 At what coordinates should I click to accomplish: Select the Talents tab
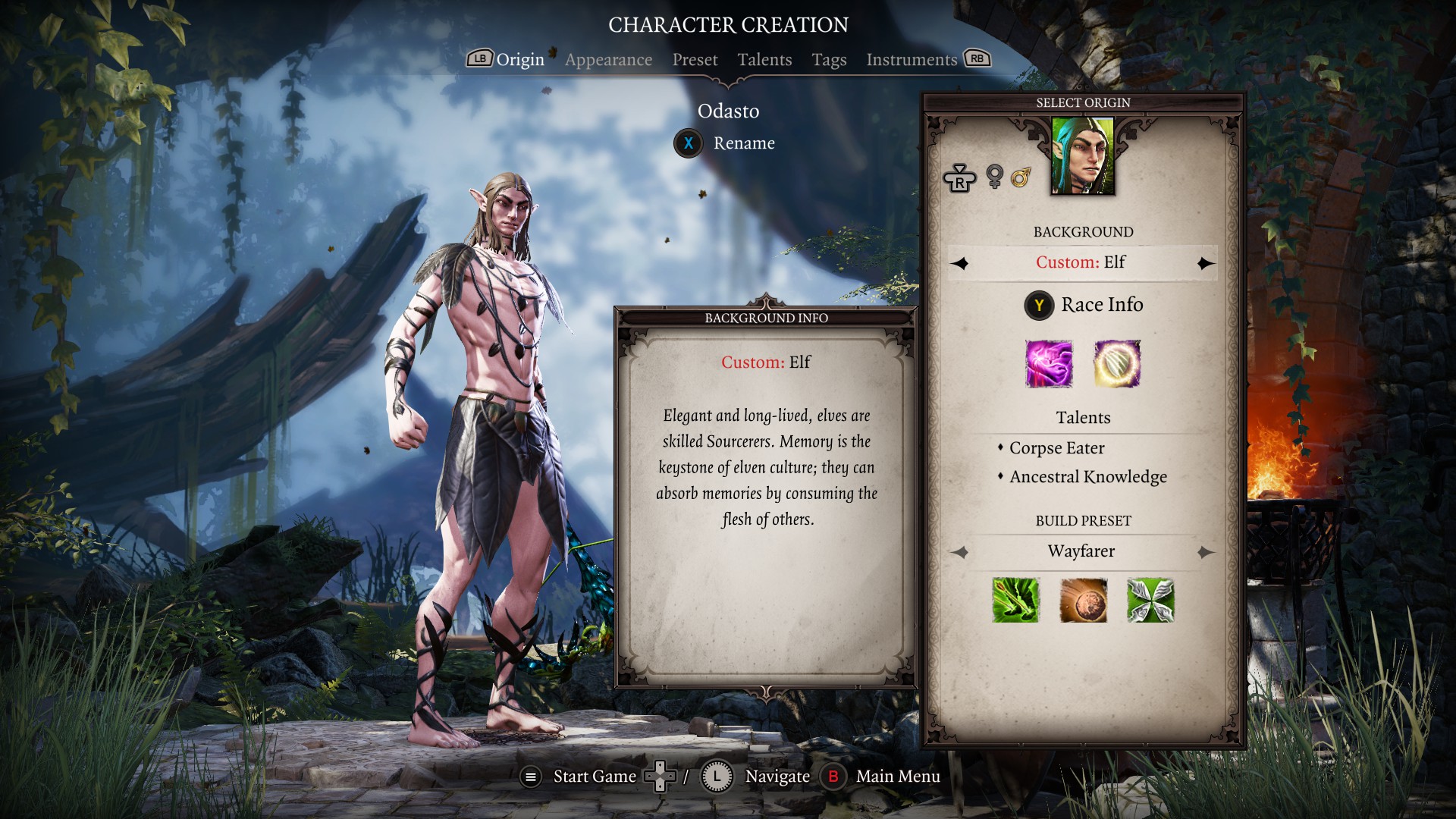click(764, 59)
